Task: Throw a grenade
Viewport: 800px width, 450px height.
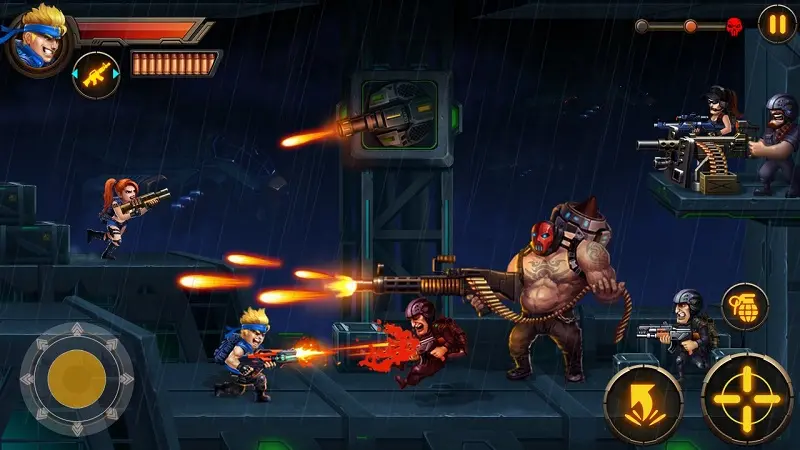Action: [744, 306]
